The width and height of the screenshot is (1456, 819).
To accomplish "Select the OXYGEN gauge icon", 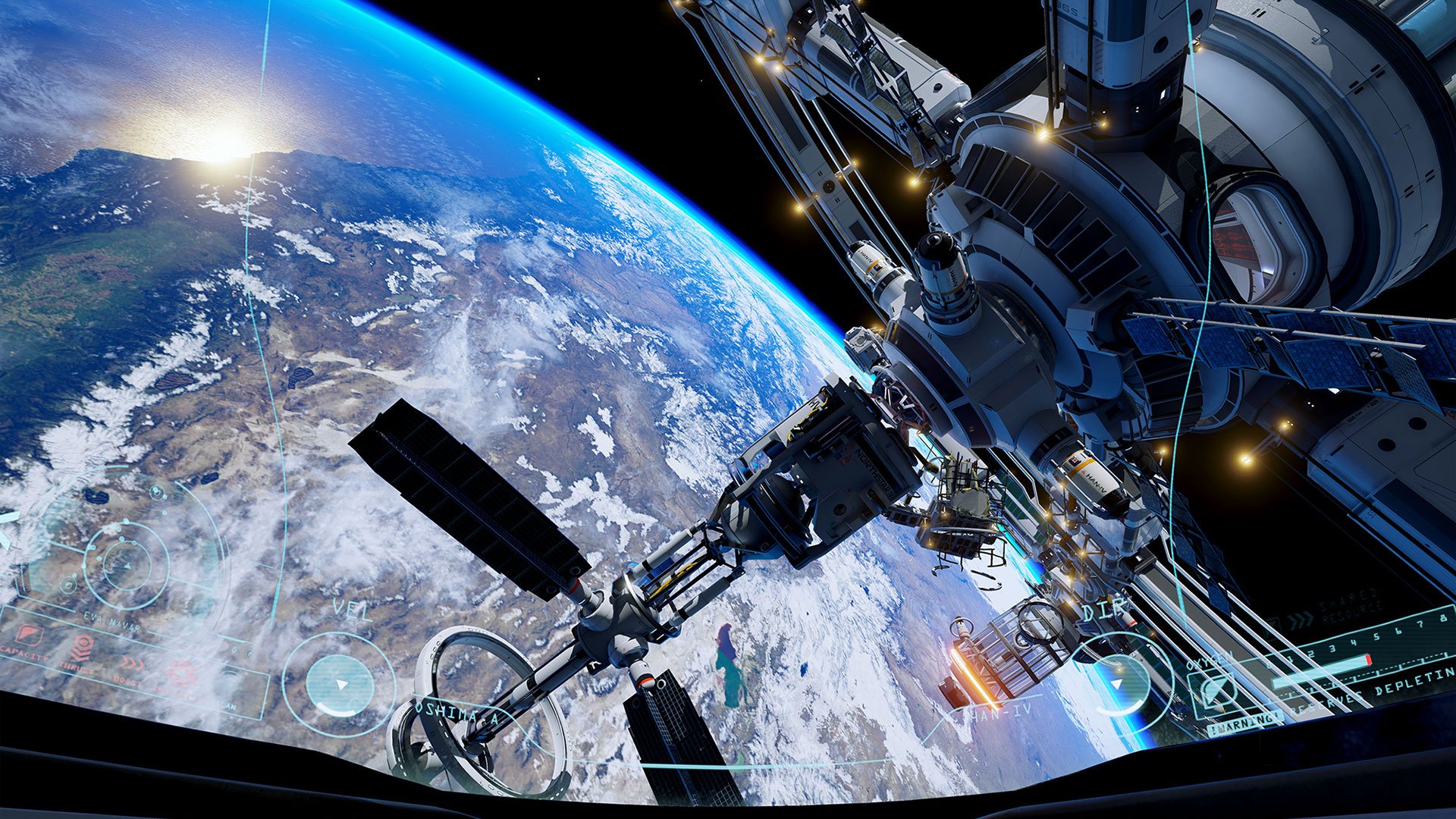I will click(x=1214, y=692).
